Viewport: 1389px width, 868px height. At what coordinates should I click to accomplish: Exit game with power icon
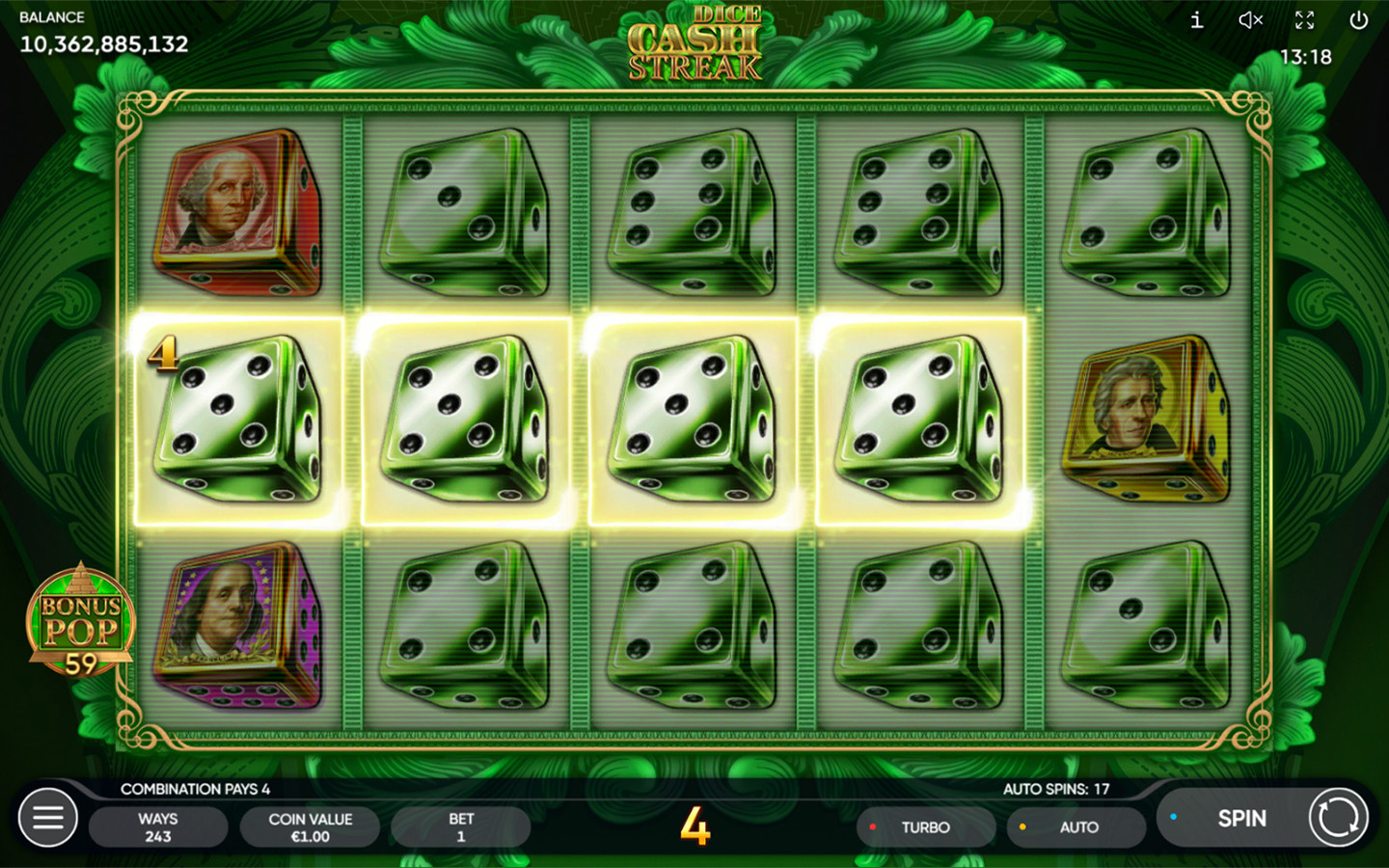tap(1358, 20)
